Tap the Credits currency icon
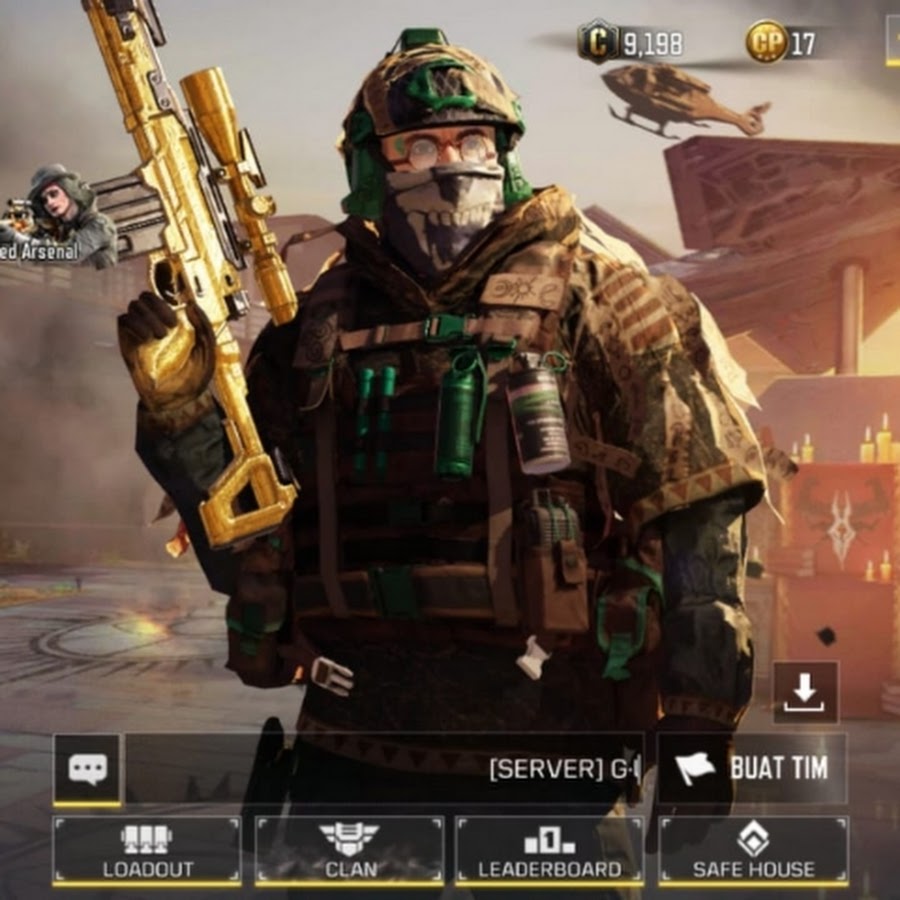900x900 pixels. (598, 42)
